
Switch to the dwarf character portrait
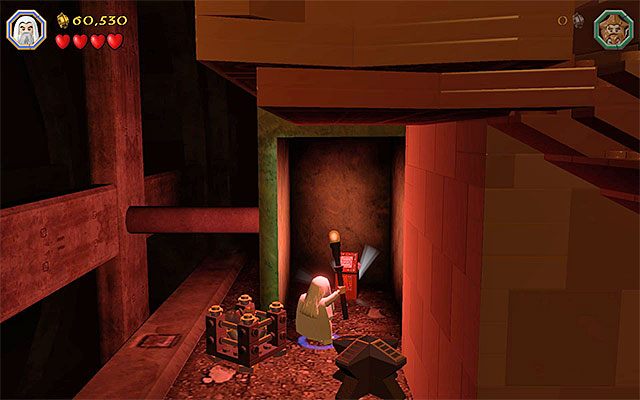pos(612,28)
